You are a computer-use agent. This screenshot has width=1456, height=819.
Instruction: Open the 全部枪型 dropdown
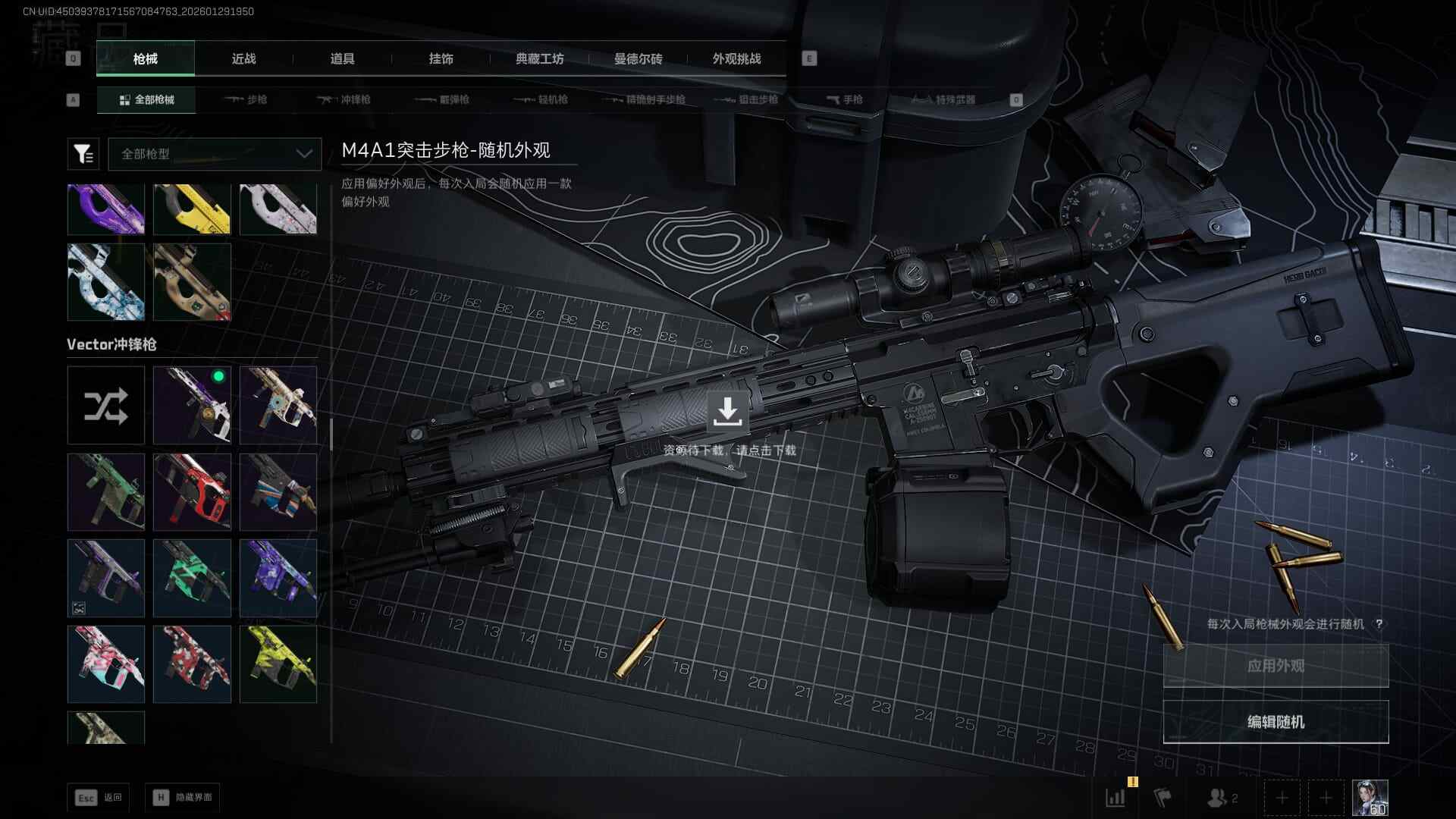click(x=215, y=154)
